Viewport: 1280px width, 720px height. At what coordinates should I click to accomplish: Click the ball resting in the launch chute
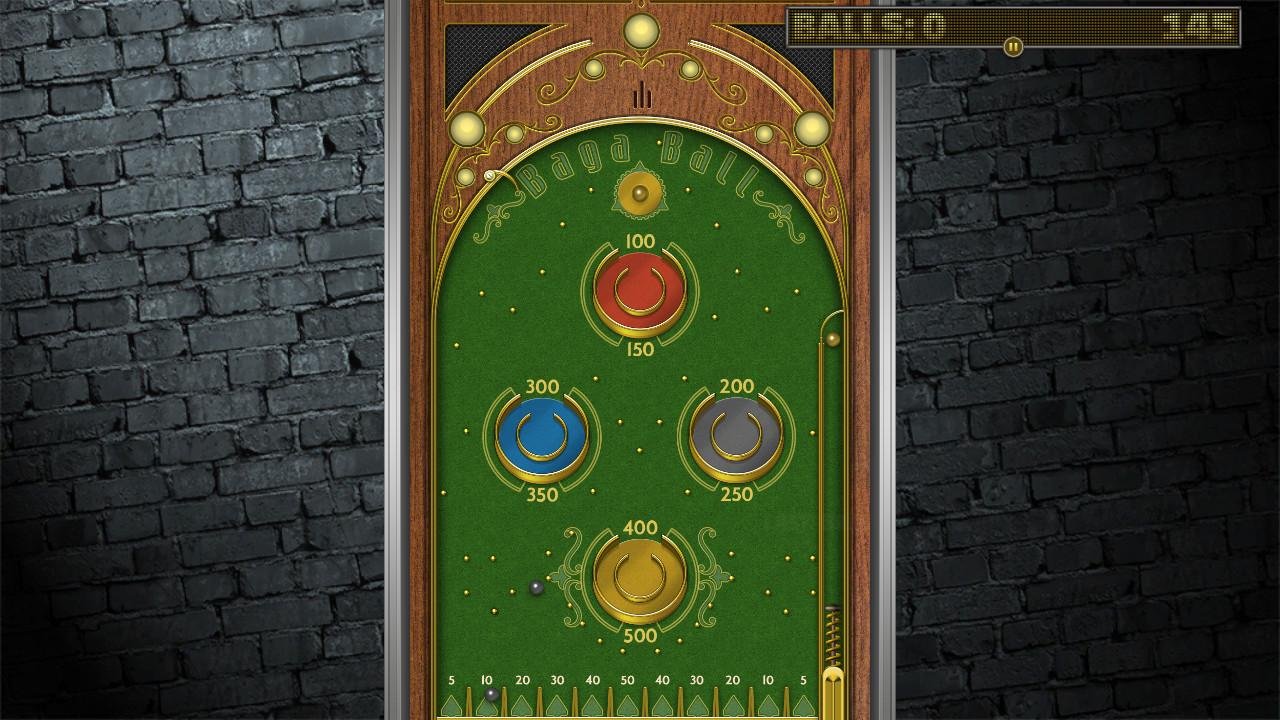pos(833,338)
